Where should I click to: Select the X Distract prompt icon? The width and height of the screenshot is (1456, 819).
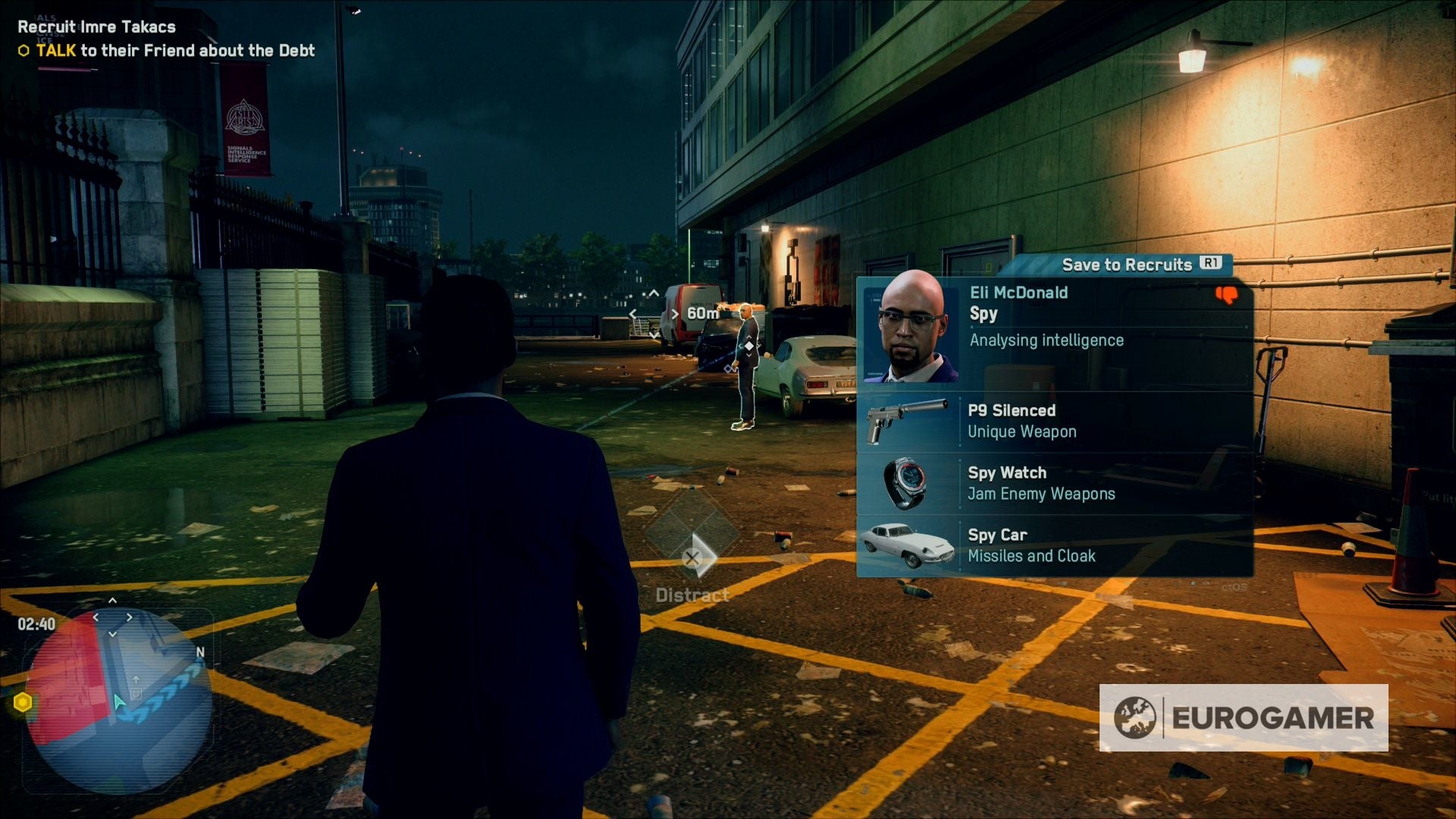click(692, 557)
